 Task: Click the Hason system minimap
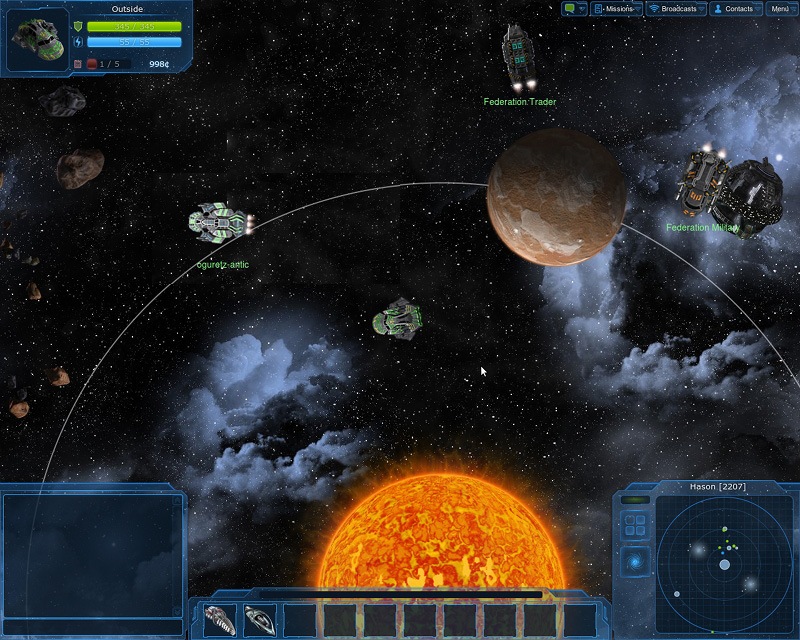point(724,564)
